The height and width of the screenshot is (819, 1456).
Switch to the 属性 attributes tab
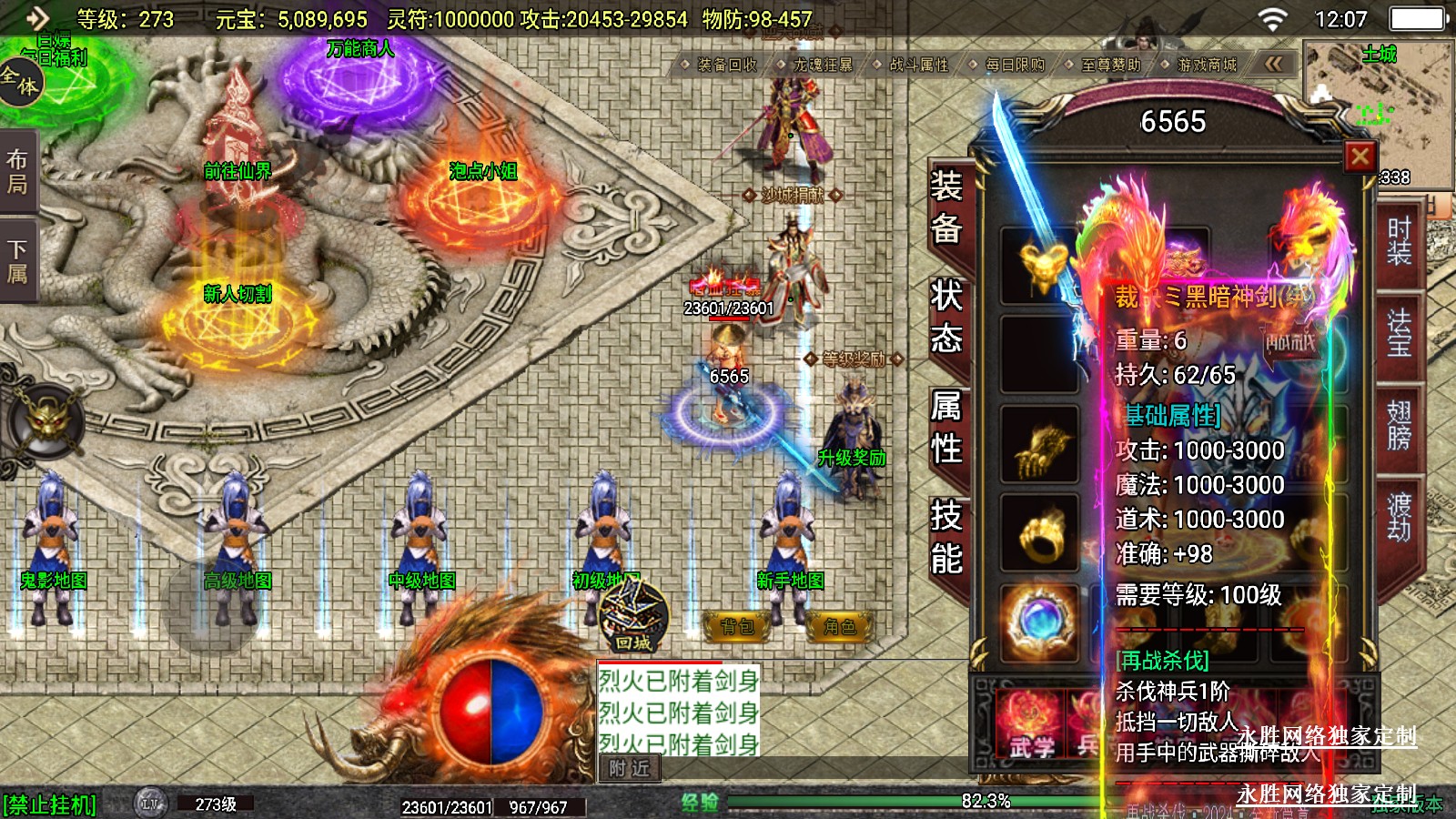pos(946,427)
